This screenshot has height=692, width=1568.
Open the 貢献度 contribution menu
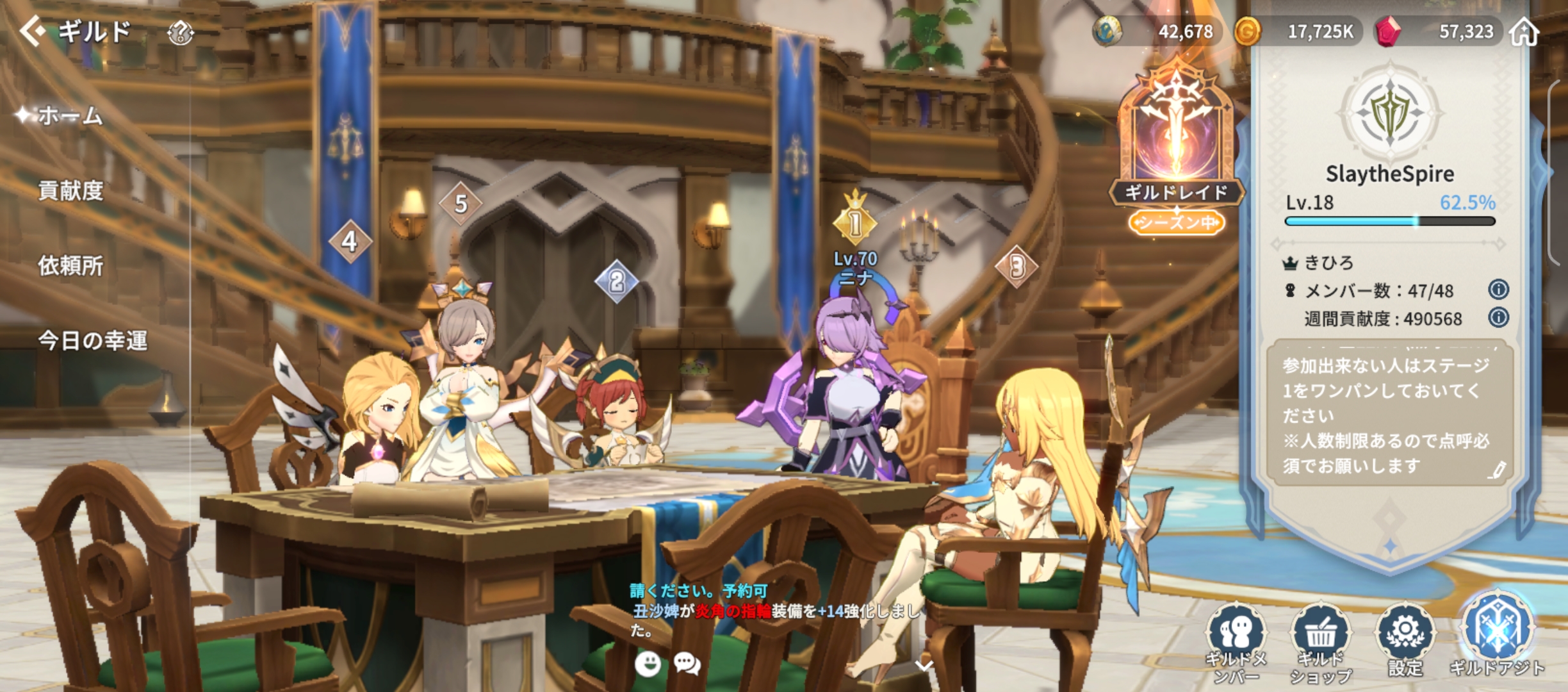point(70,191)
